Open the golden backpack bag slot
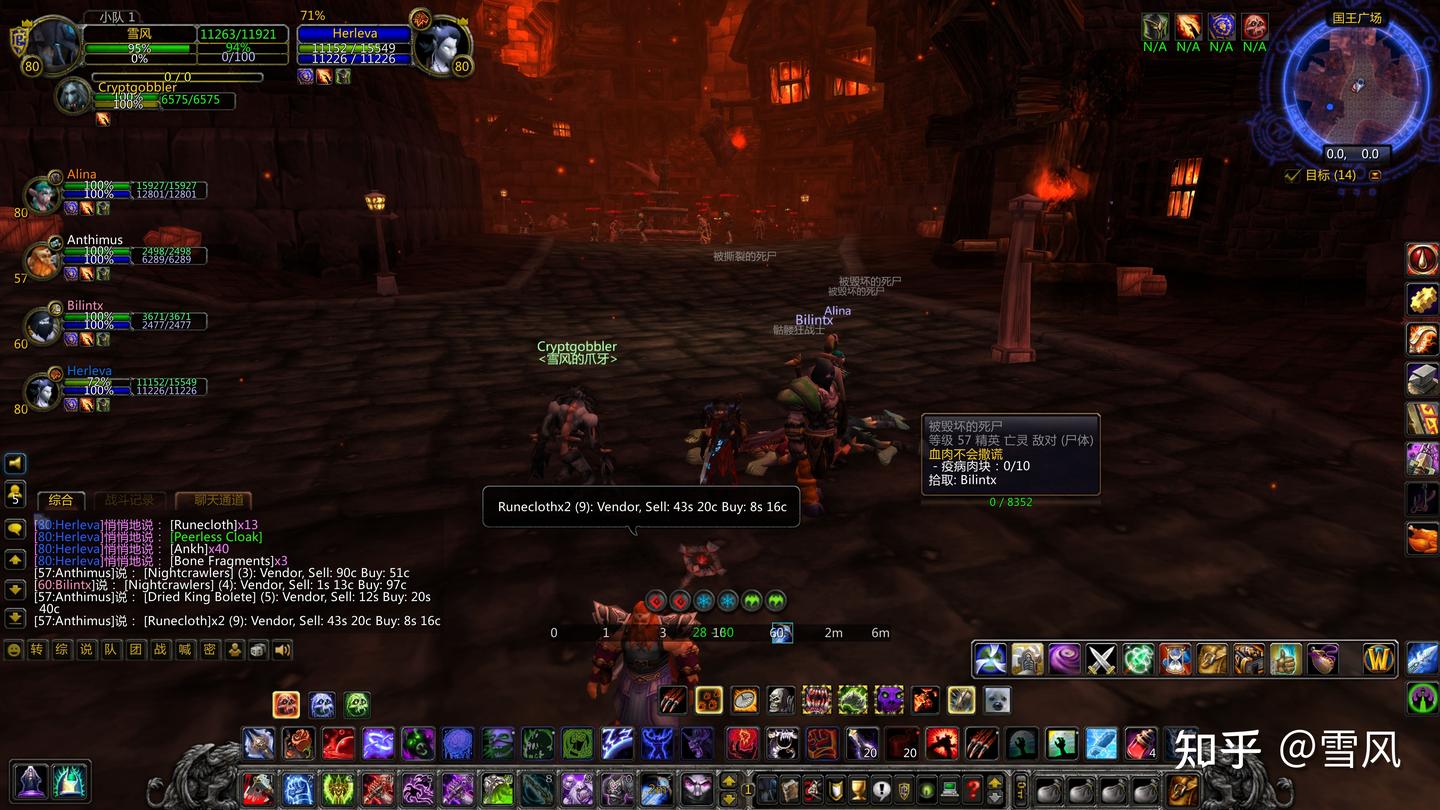 (x=1184, y=789)
